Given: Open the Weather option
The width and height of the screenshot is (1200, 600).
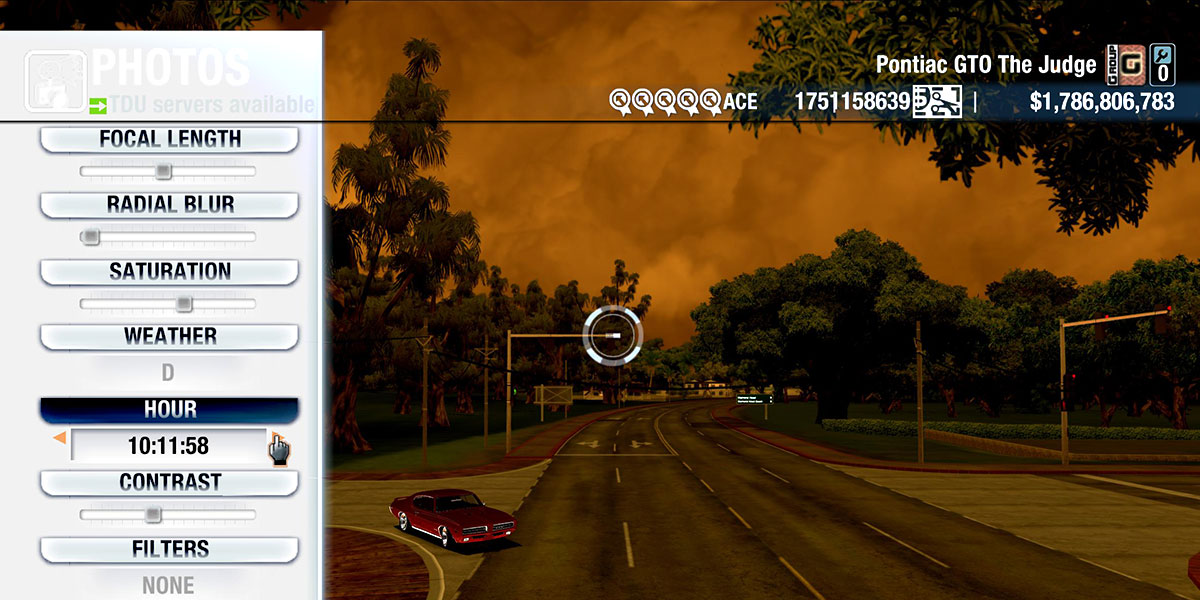Looking at the screenshot, I should (x=169, y=337).
